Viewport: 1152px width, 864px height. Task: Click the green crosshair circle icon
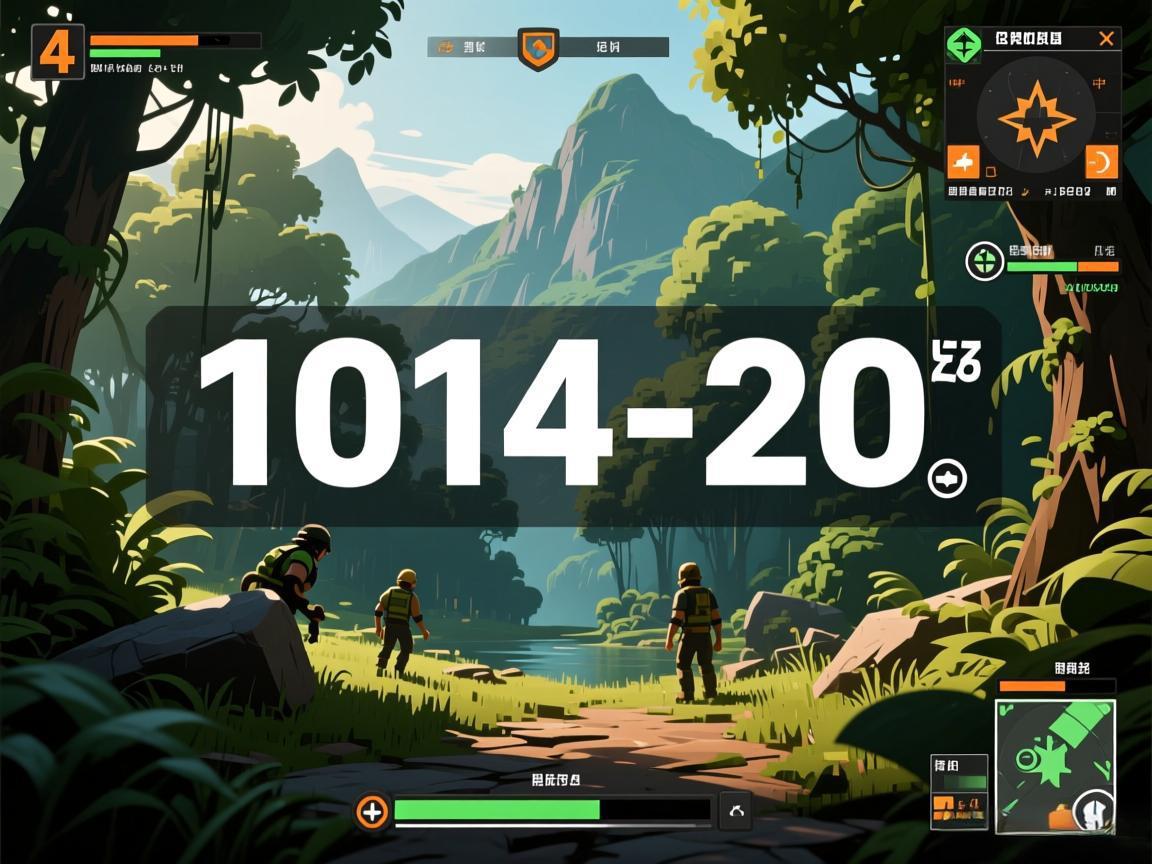[x=984, y=262]
